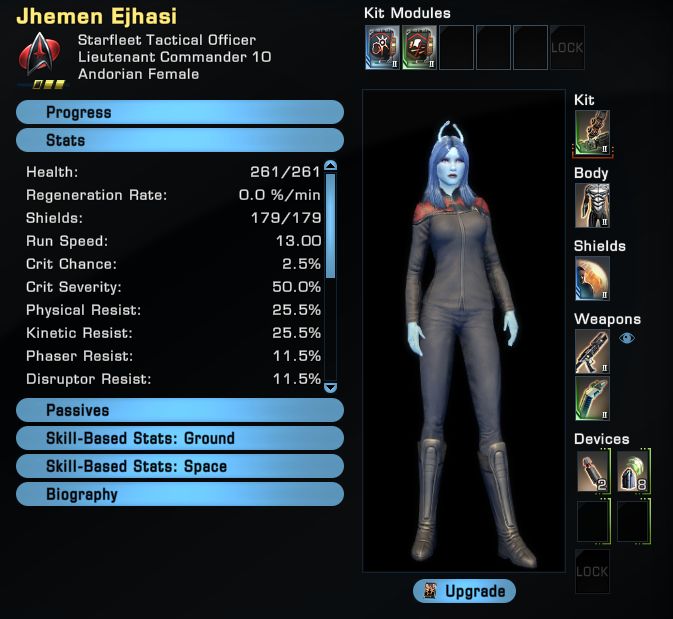Viewport: 673px width, 619px height.
Task: Select the Body armor slot
Action: click(x=592, y=205)
